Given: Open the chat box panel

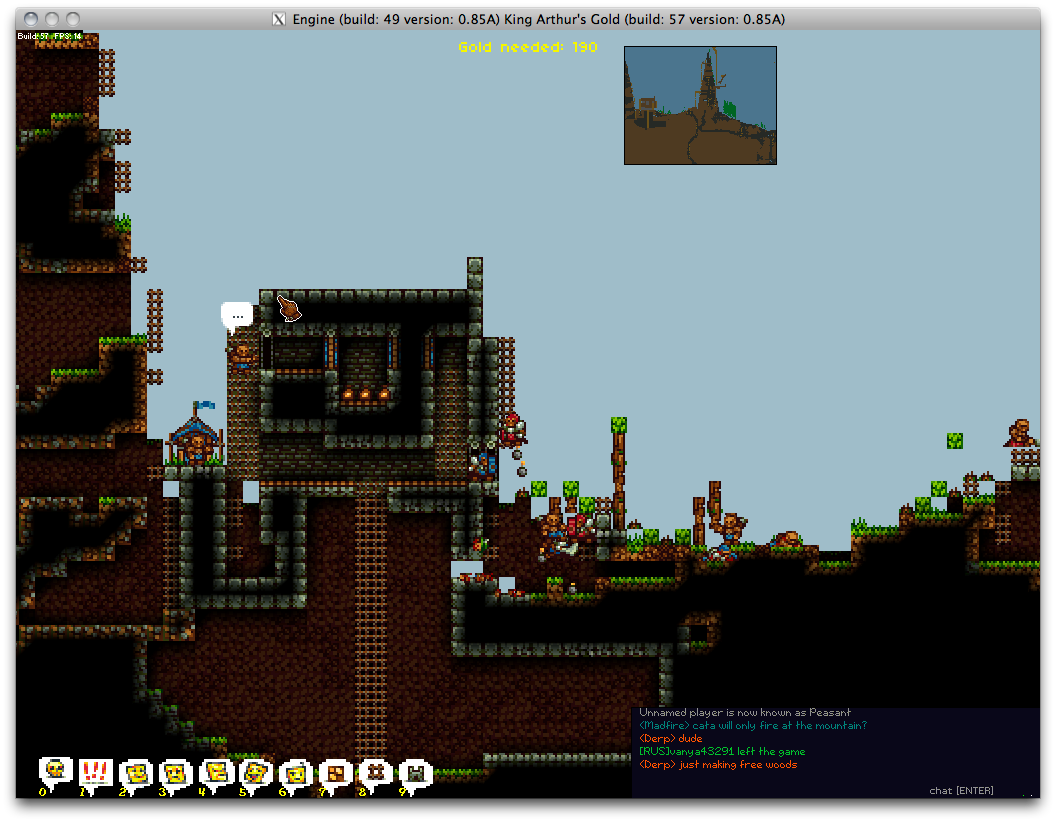Looking at the screenshot, I should (x=835, y=752).
